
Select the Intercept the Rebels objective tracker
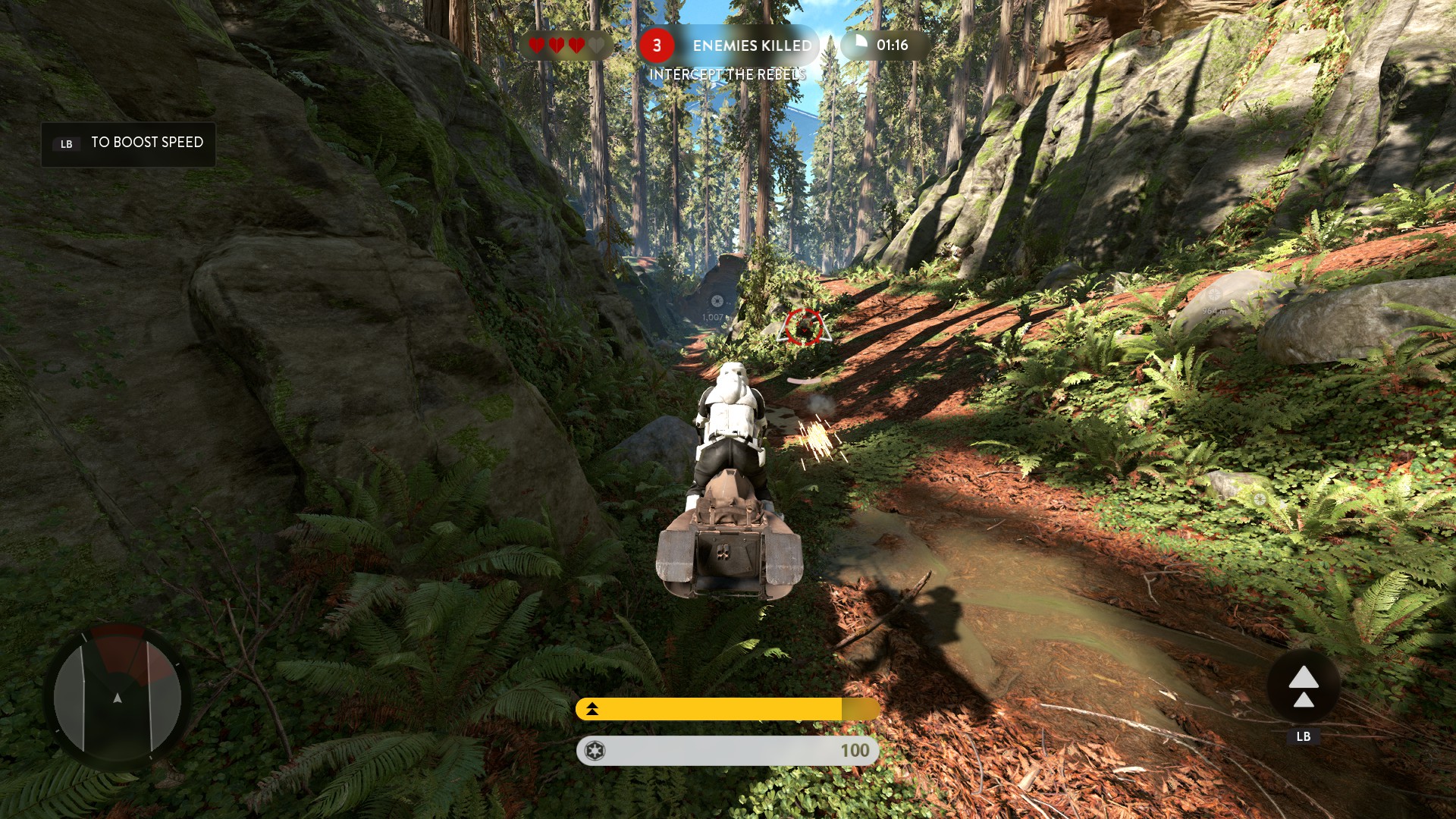(726, 74)
